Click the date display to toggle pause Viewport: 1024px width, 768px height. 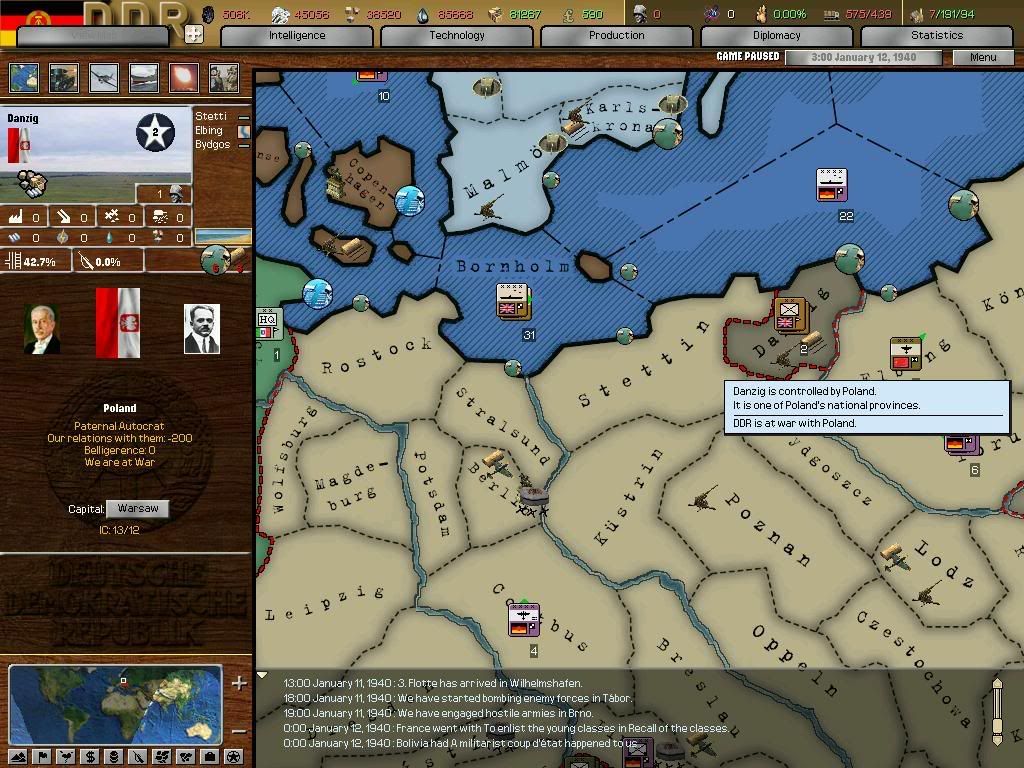click(864, 57)
